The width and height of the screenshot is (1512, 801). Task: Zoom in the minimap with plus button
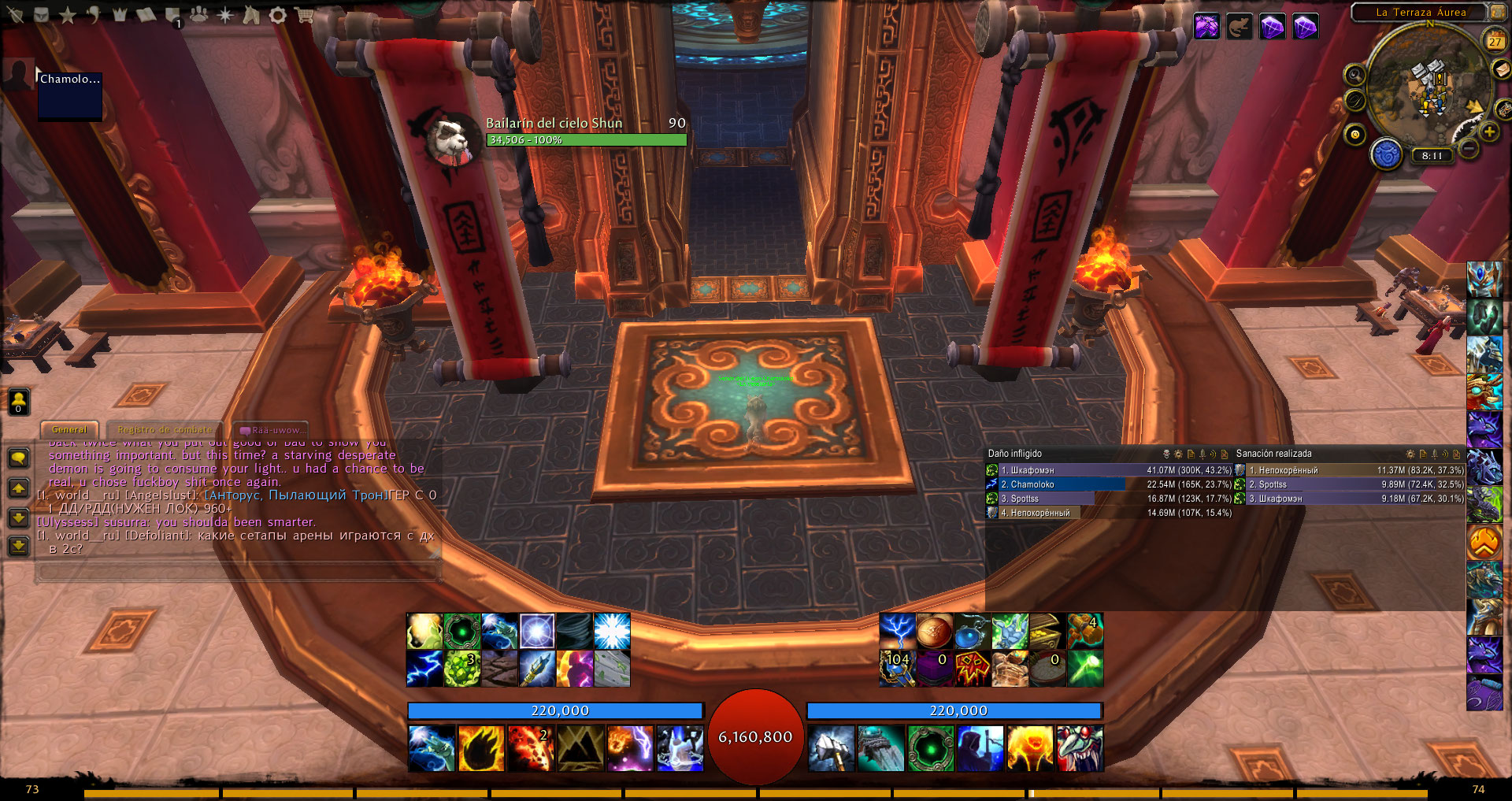click(x=1489, y=132)
